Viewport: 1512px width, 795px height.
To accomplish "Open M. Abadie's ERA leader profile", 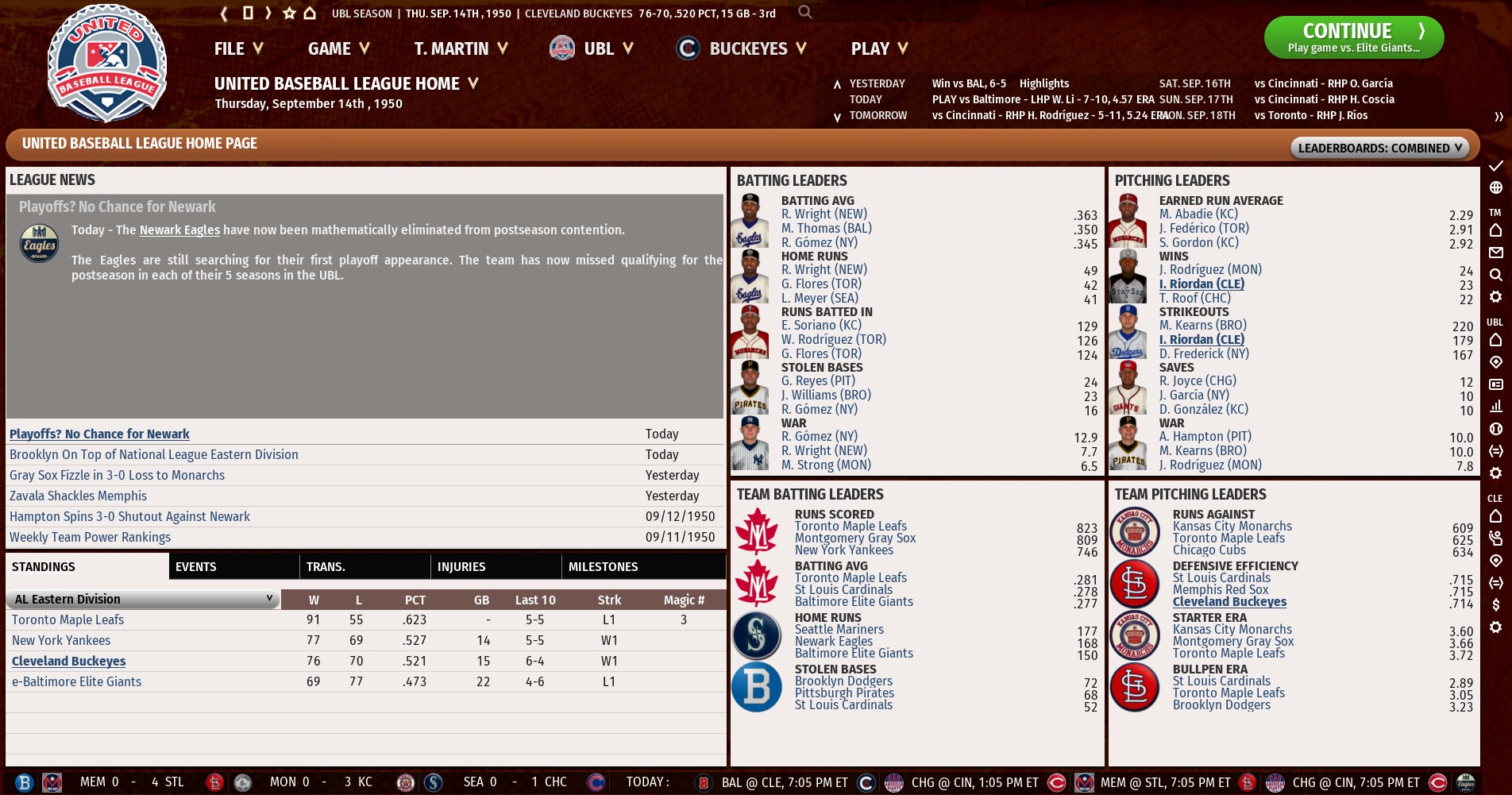I will click(x=1198, y=214).
